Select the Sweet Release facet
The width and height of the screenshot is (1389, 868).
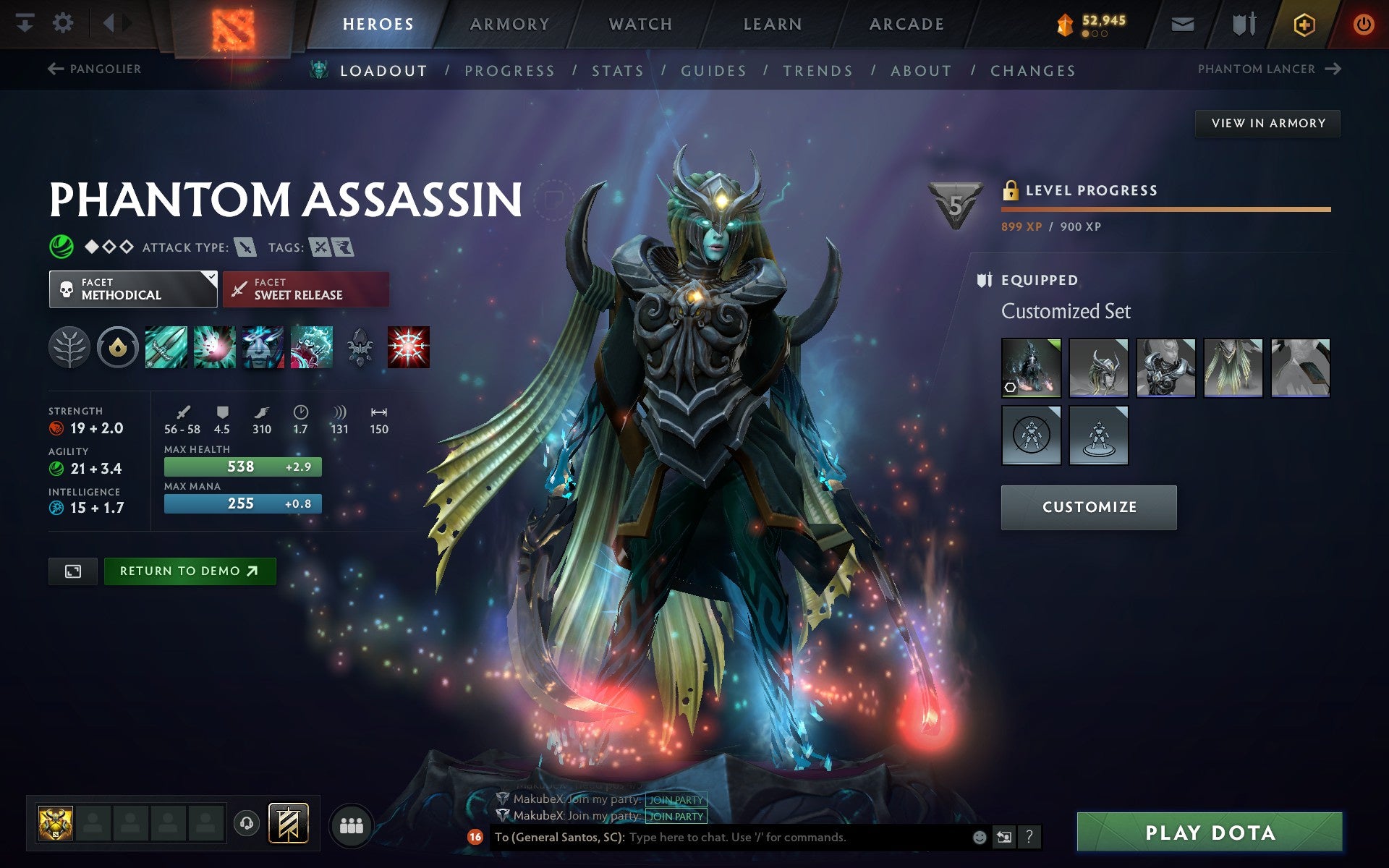click(305, 289)
